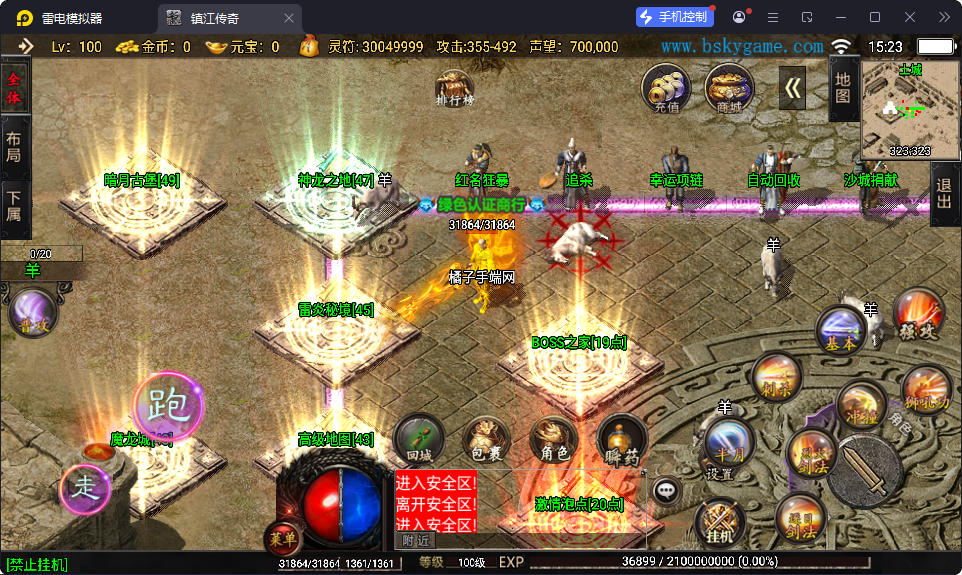Screen dimensions: 962x575
Task: Select the 全体 tab
Action: pos(14,86)
